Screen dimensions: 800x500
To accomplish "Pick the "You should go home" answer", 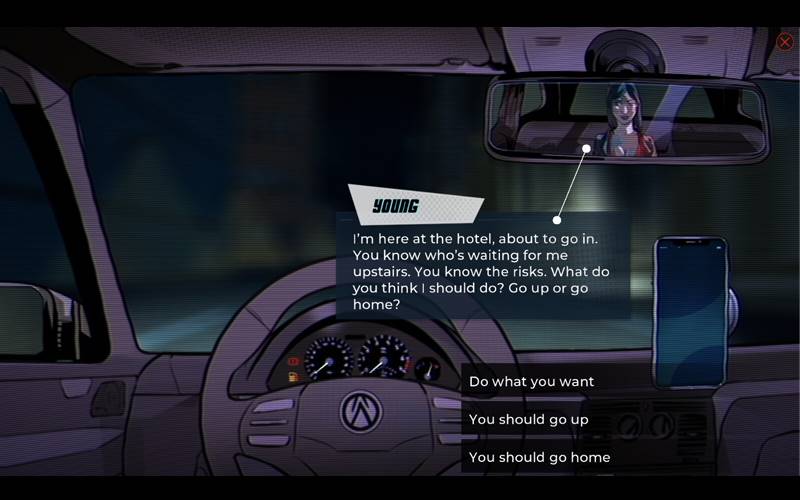I will 540,457.
